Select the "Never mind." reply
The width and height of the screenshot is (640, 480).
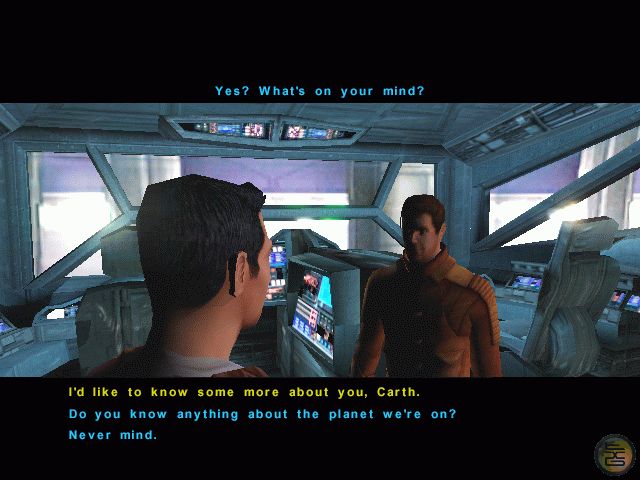click(x=113, y=435)
